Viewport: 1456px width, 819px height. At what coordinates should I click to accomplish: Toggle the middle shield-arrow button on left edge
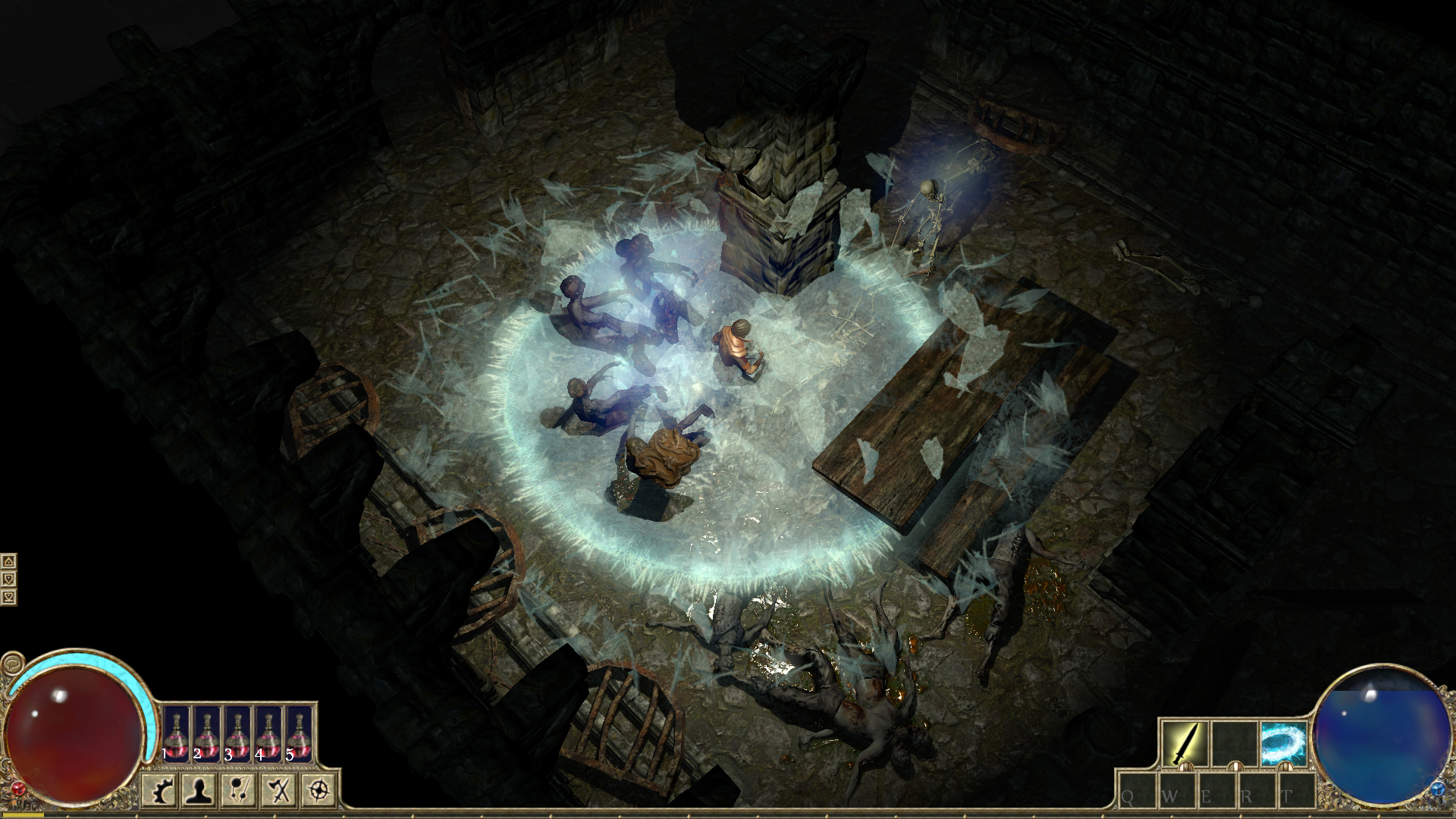click(x=8, y=579)
